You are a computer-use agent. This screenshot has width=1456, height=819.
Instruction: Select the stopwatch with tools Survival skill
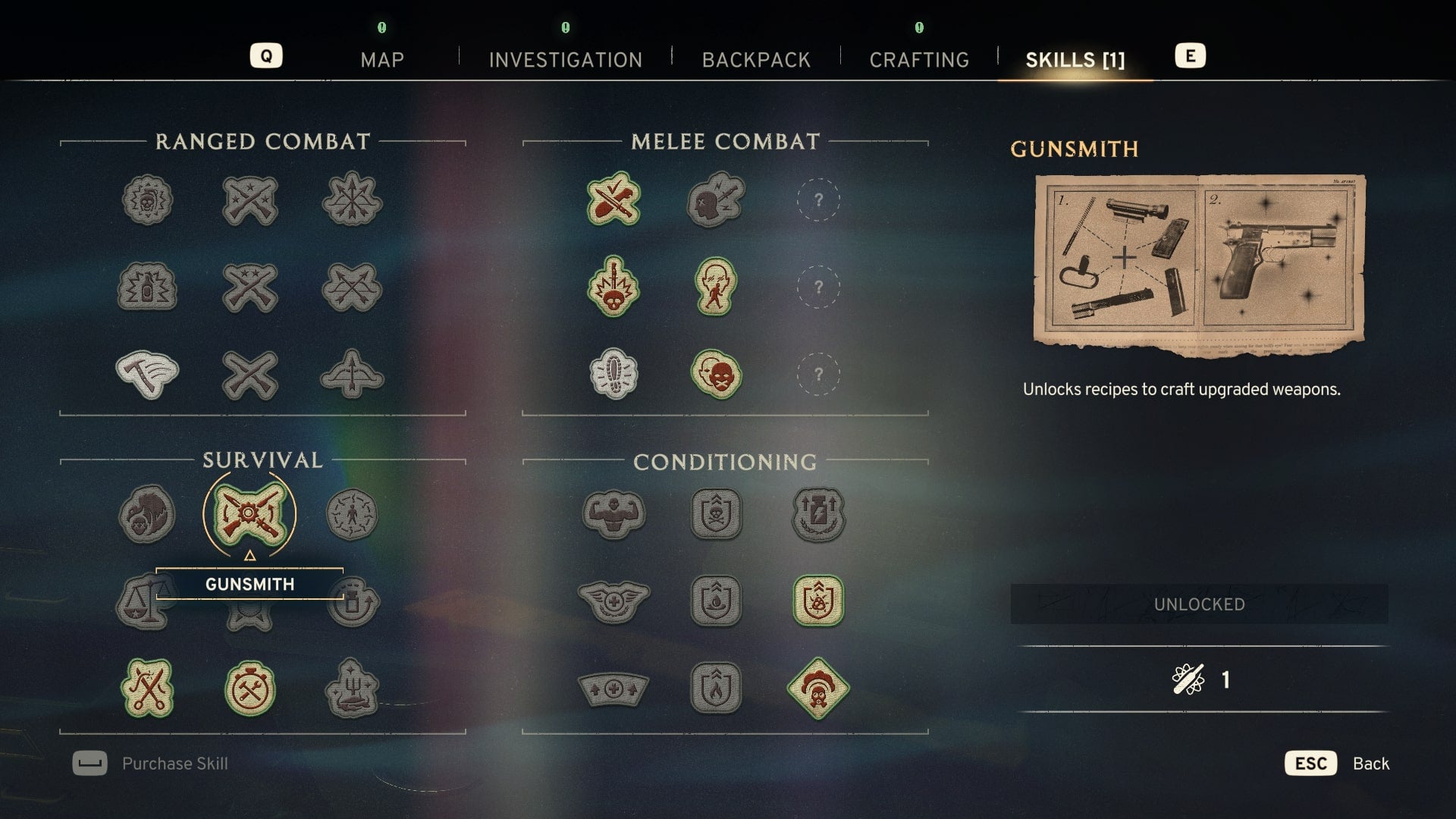[249, 689]
